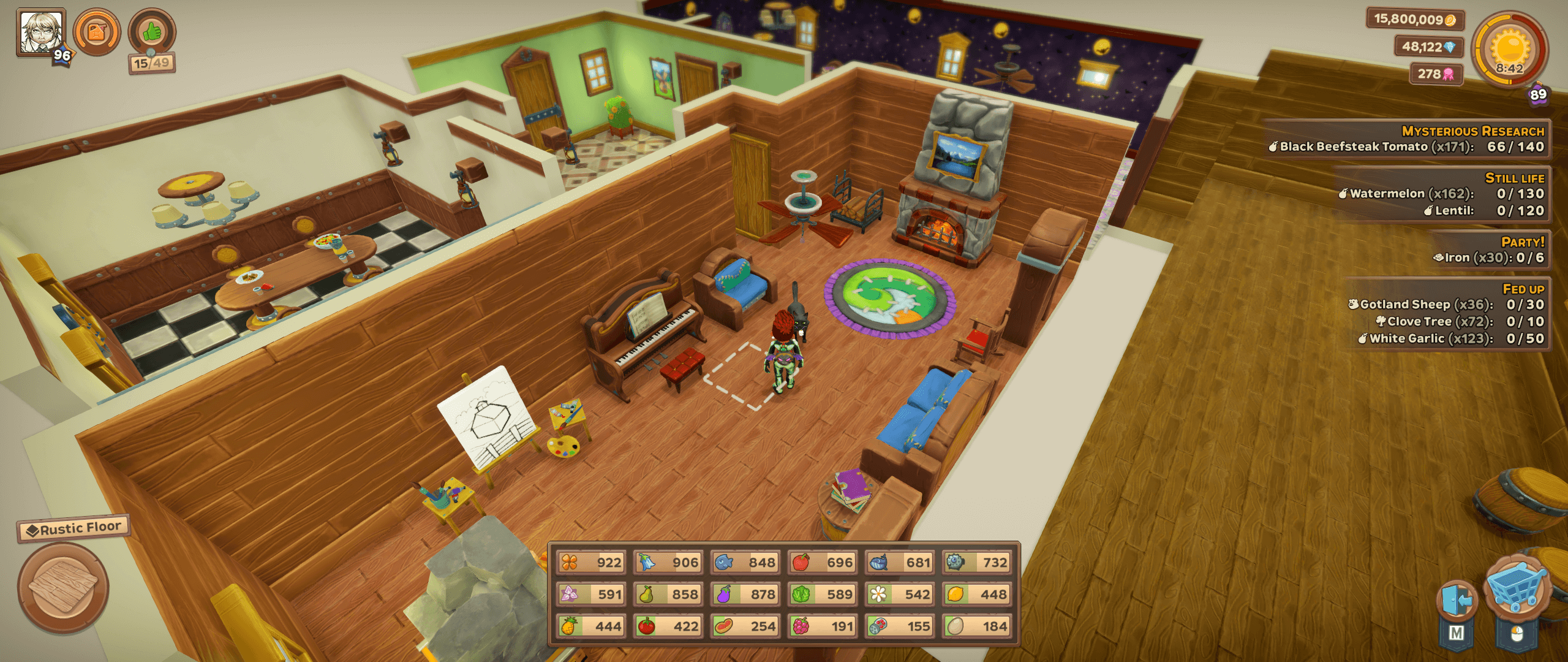
Task: Click the orange fuel can gauge
Action: click(97, 32)
